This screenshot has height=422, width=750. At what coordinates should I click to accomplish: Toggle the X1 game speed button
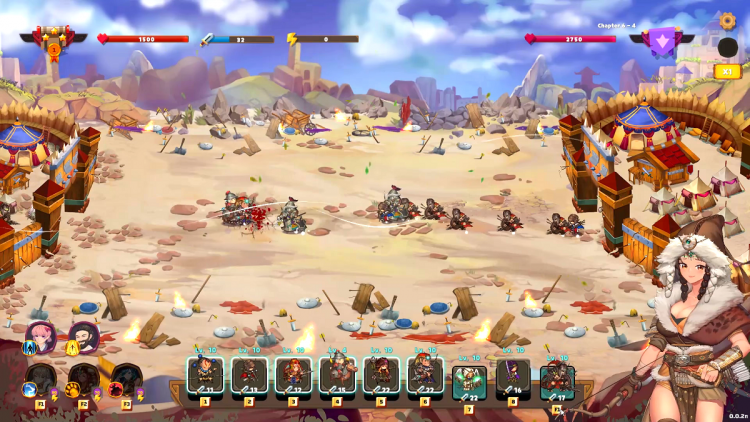pos(727,71)
